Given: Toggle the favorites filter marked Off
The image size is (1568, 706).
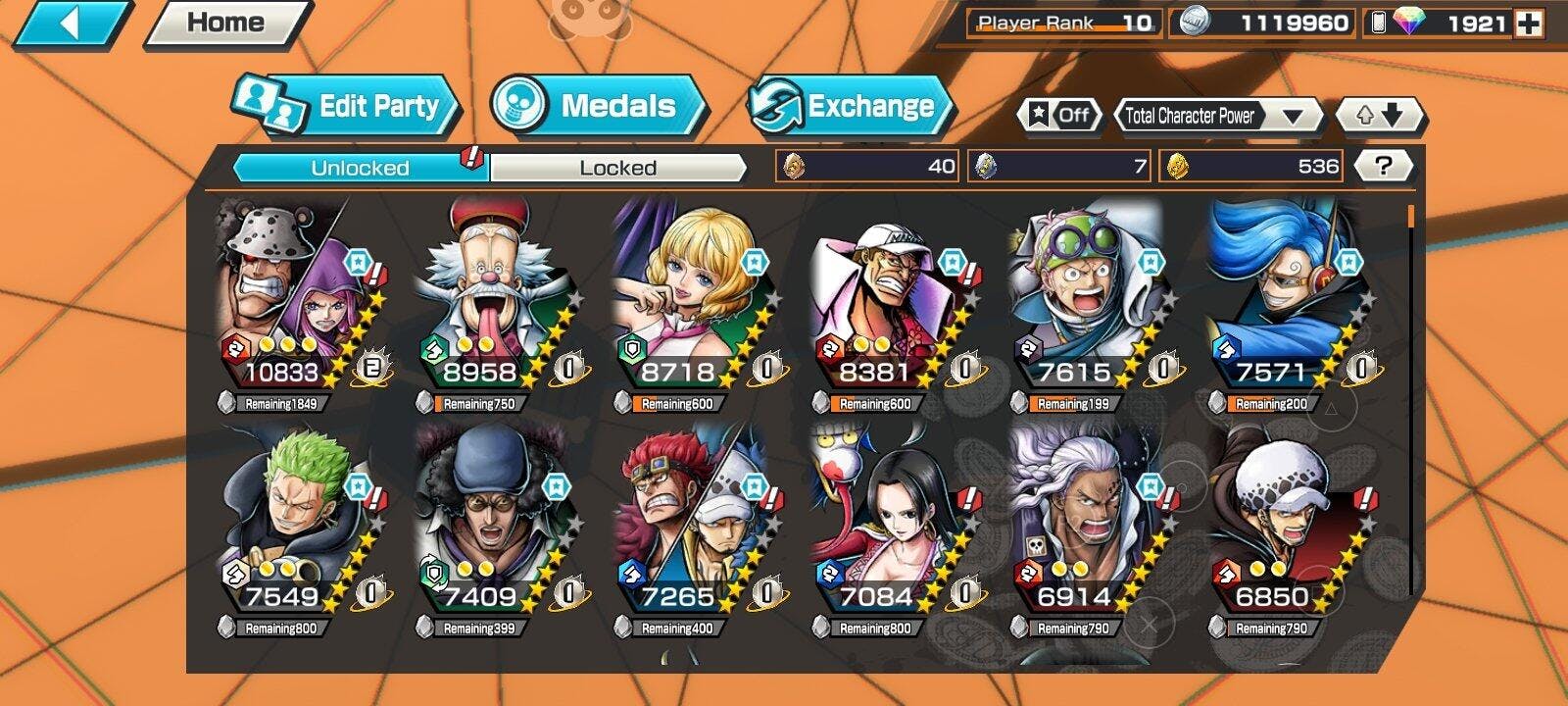Looking at the screenshot, I should coord(1059,116).
